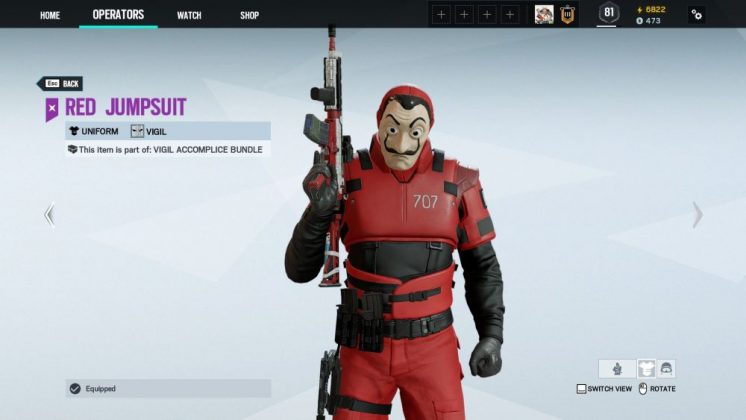746x420 pixels.
Task: Click the renown and credits currency display
Action: (651, 14)
